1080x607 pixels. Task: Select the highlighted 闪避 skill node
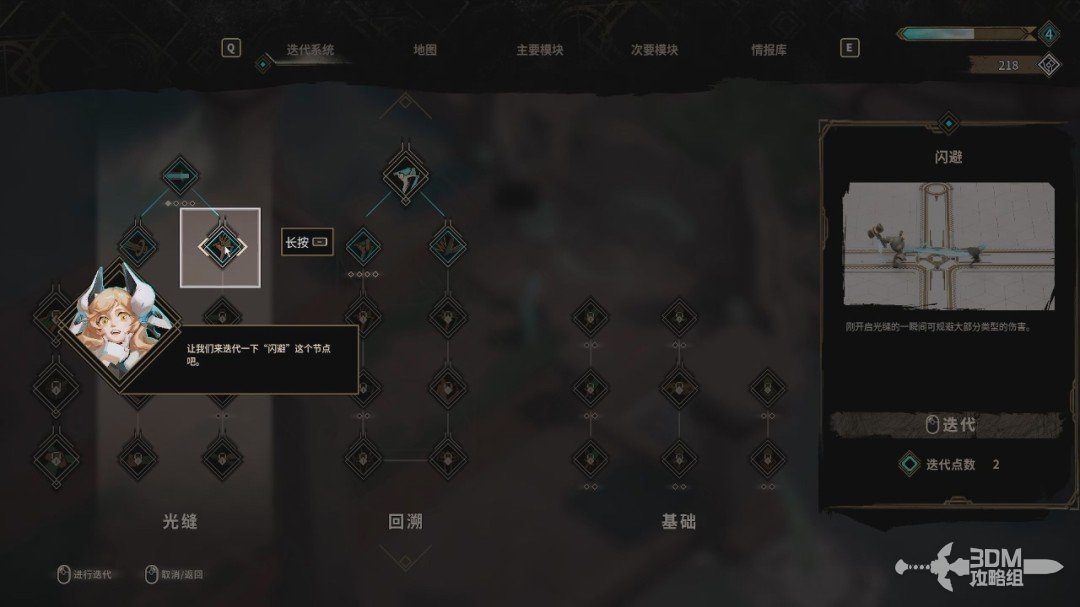220,246
